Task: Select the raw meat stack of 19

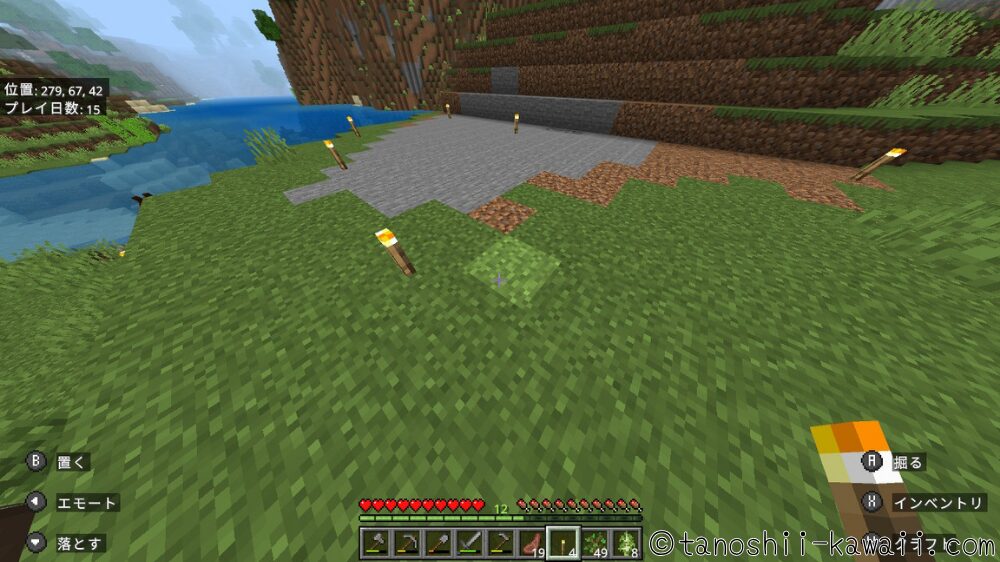Action: pyautogui.click(x=531, y=543)
